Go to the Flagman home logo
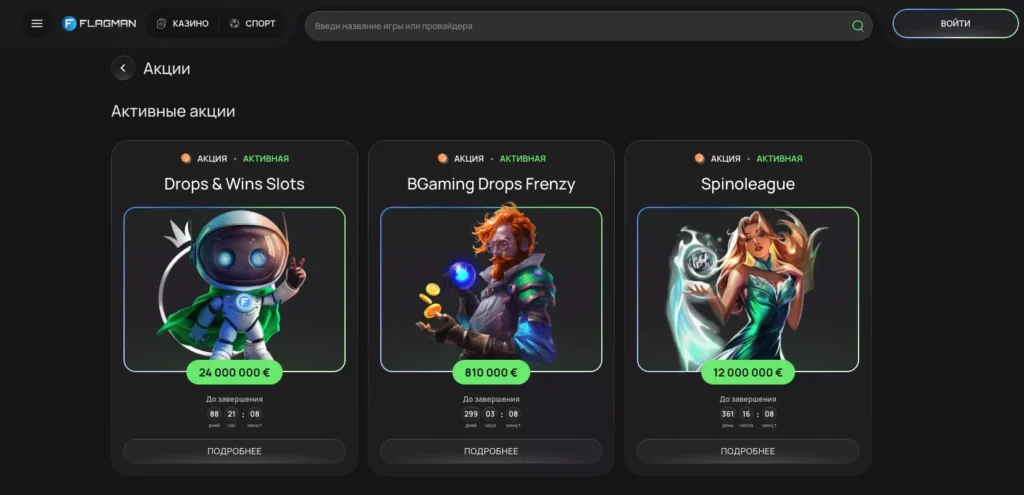This screenshot has width=1024, height=495. (x=98, y=24)
